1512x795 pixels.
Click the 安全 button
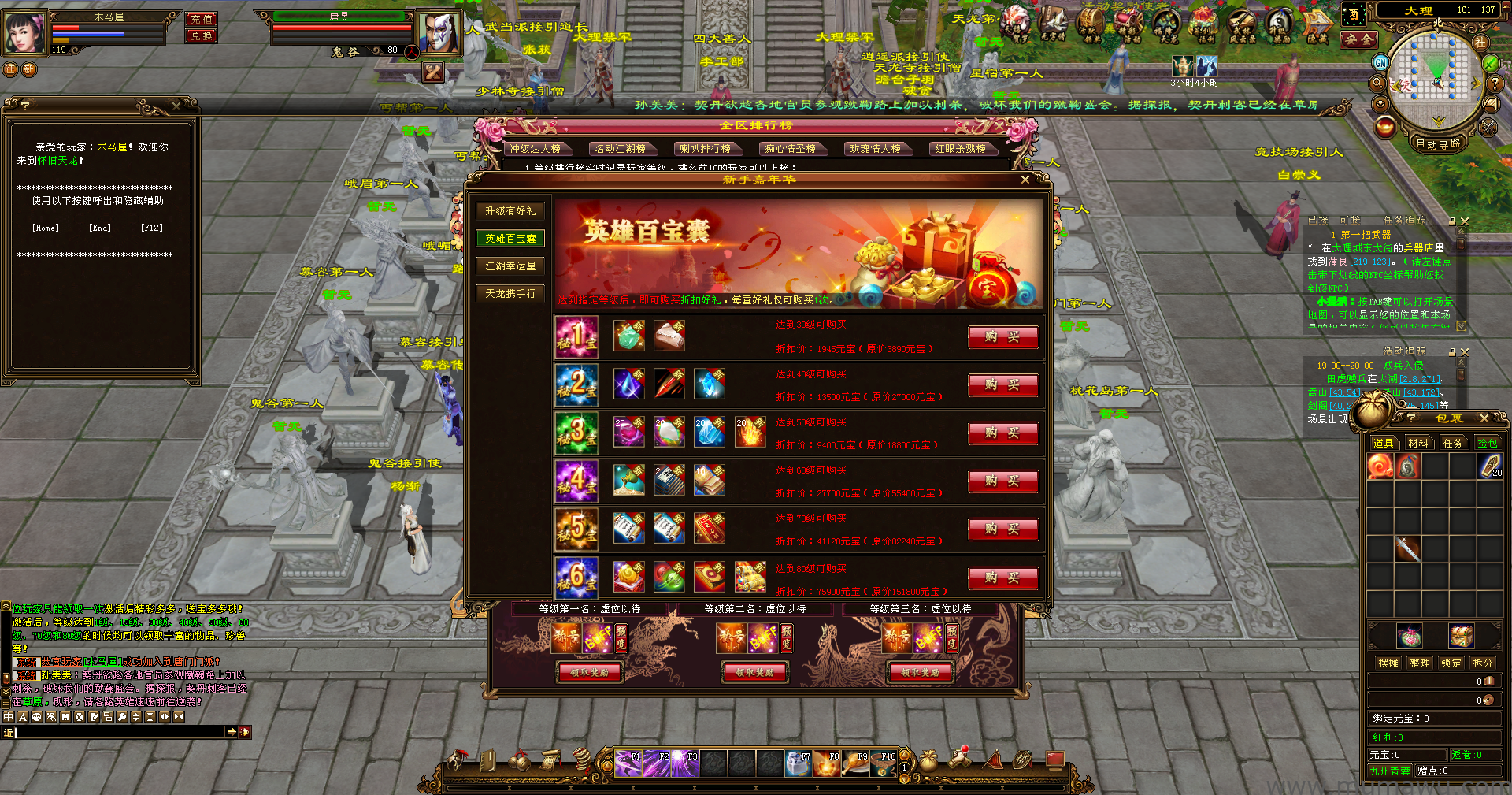click(x=1359, y=39)
